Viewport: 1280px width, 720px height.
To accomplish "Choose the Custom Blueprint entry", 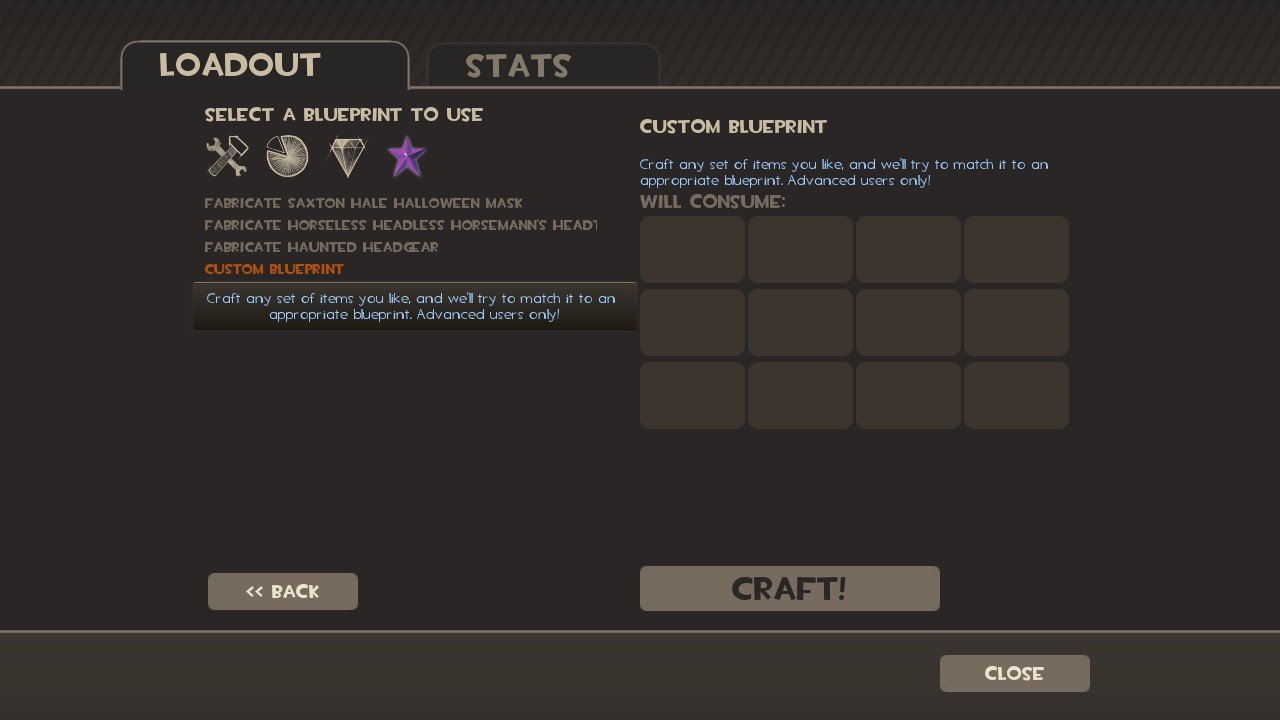I will tap(274, 269).
